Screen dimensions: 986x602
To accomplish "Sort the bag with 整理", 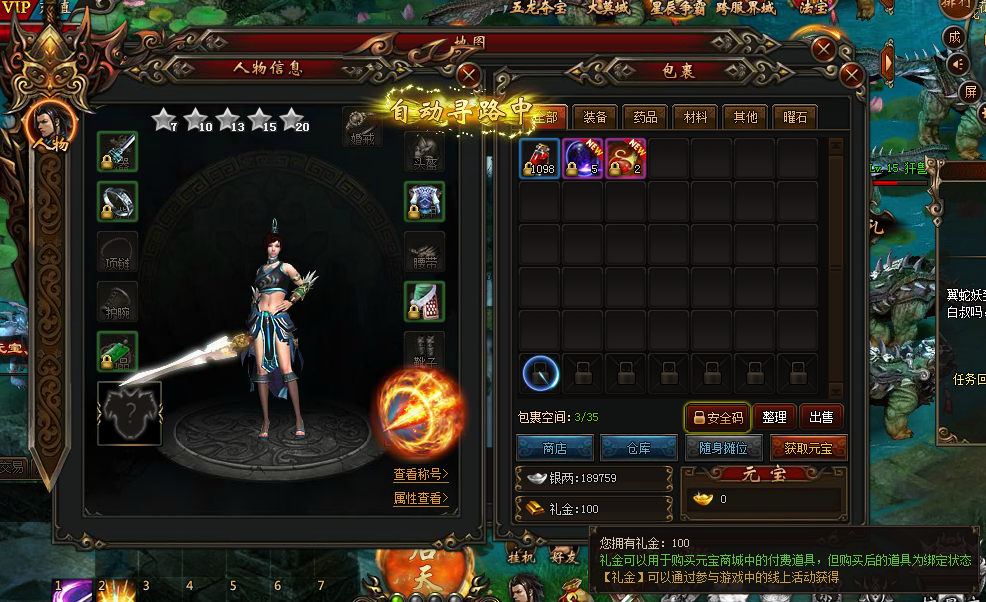I will click(x=774, y=417).
